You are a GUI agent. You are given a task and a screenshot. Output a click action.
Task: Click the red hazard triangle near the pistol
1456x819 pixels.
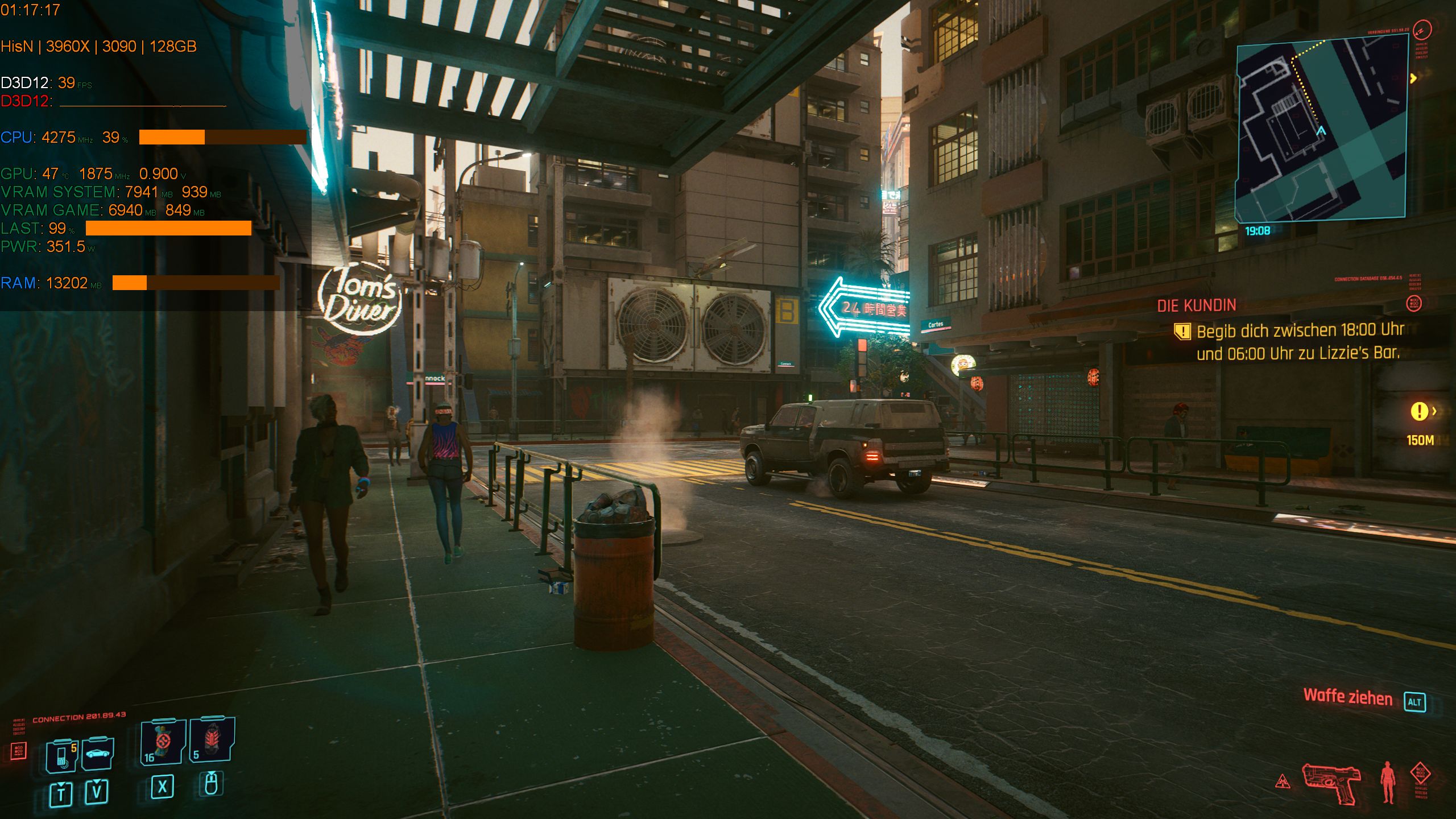coord(1282,783)
